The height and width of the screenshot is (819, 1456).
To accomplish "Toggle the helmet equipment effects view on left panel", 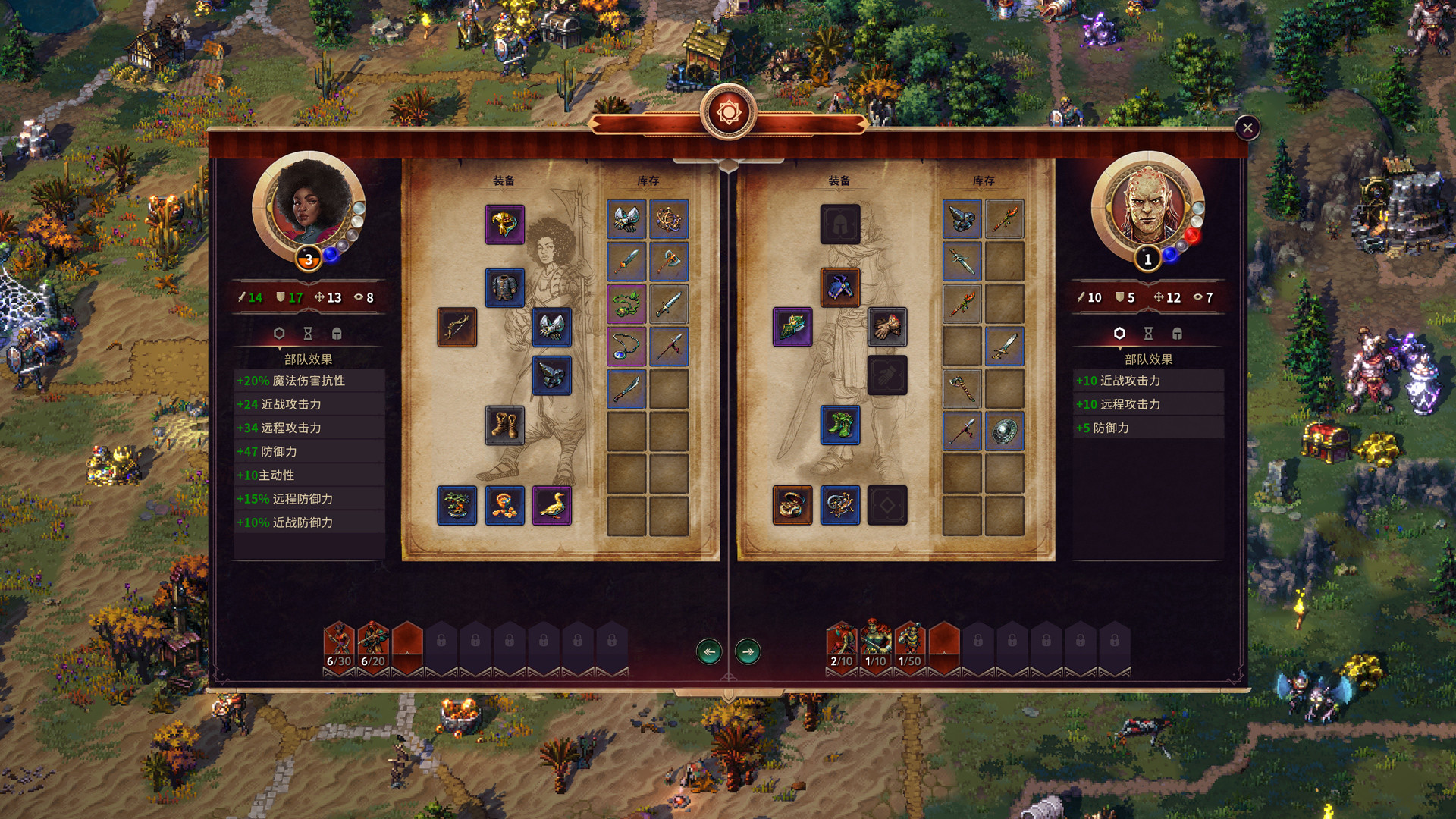I will [x=337, y=333].
